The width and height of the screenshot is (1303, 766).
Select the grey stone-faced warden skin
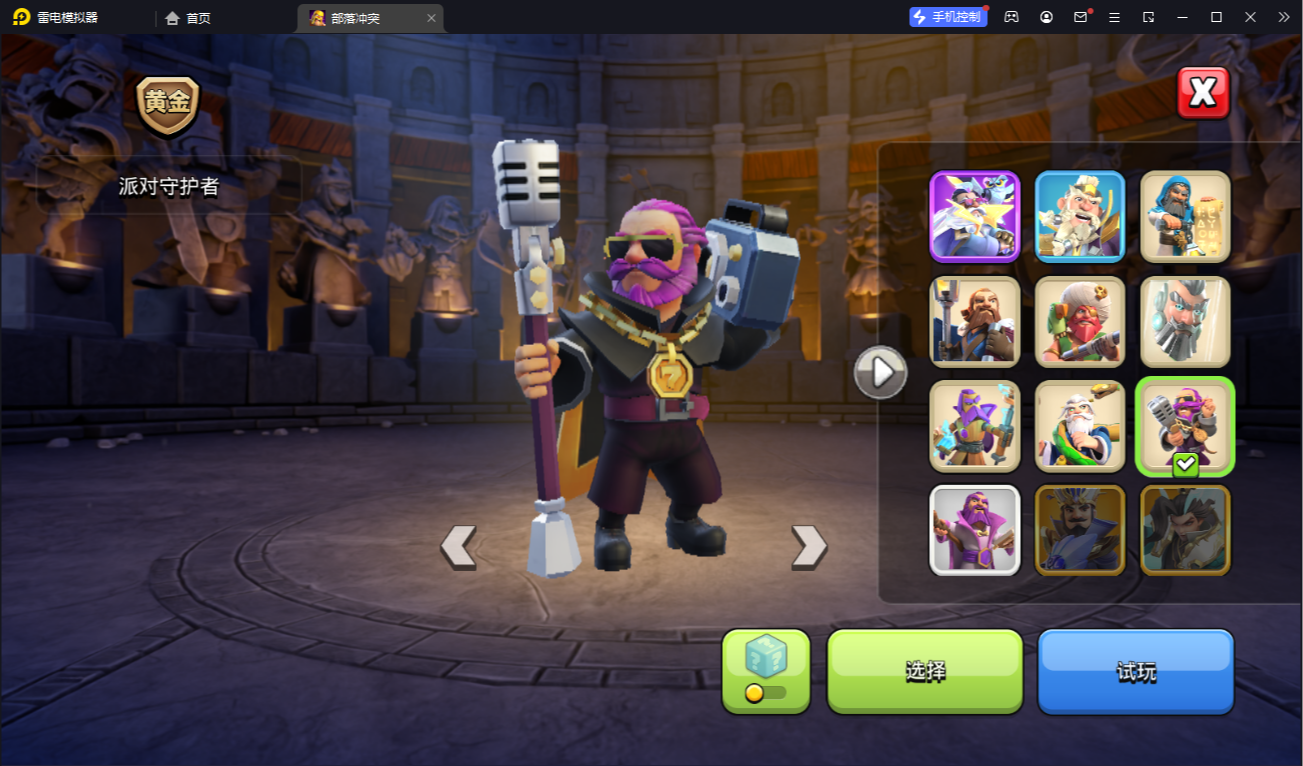click(x=1185, y=321)
